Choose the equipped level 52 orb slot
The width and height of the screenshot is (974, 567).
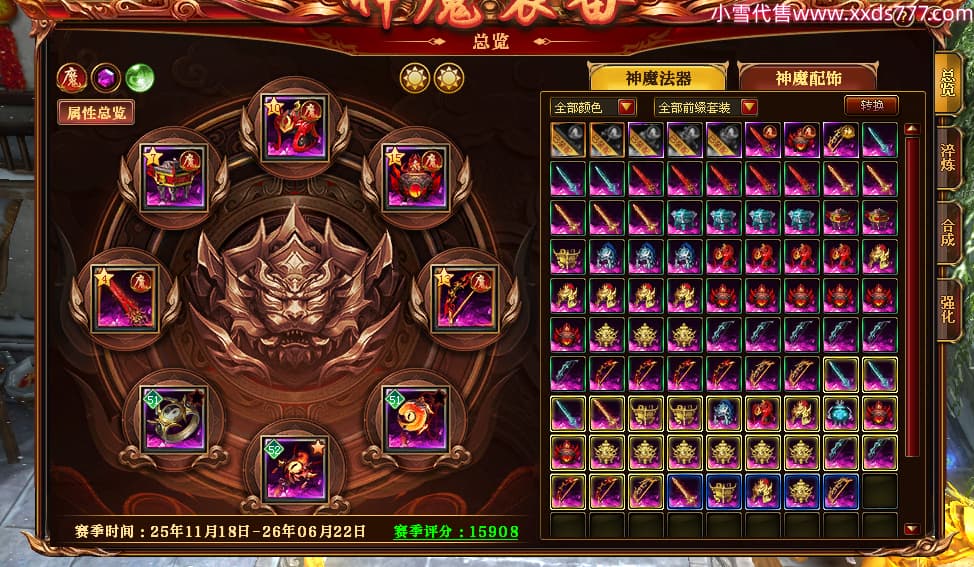click(294, 467)
